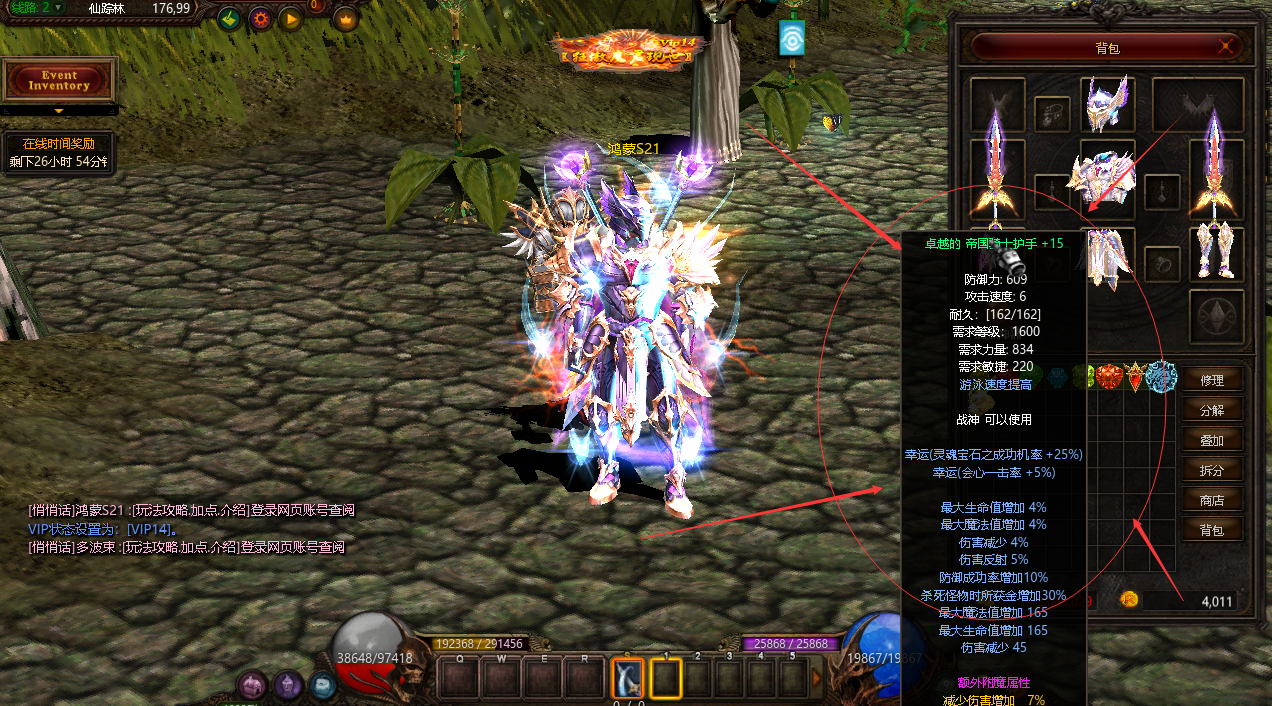Screen dimensions: 1272x706
Task: Open the Event Inventory
Action: click(x=59, y=80)
